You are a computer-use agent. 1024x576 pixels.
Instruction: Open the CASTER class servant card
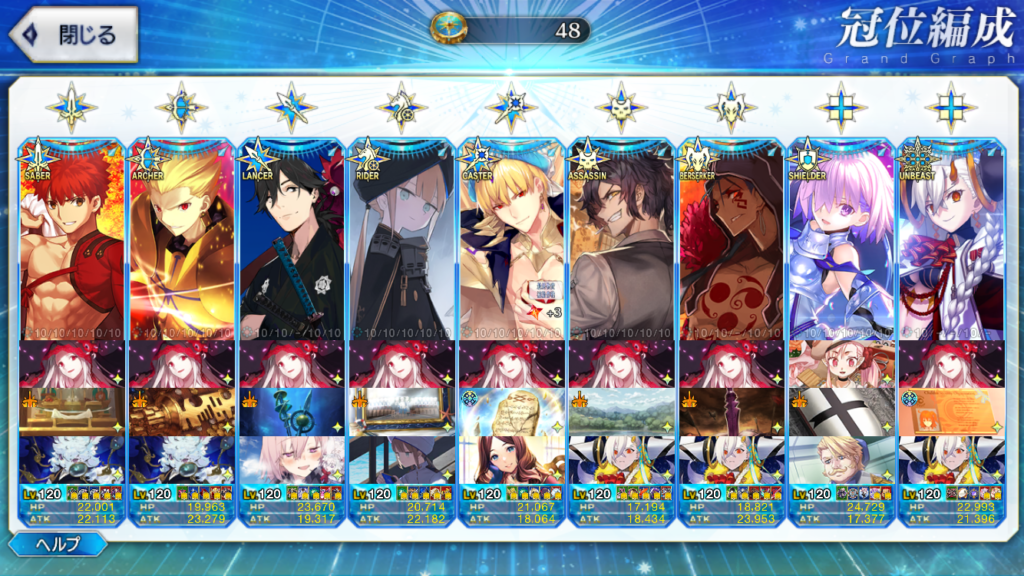pyautogui.click(x=511, y=240)
